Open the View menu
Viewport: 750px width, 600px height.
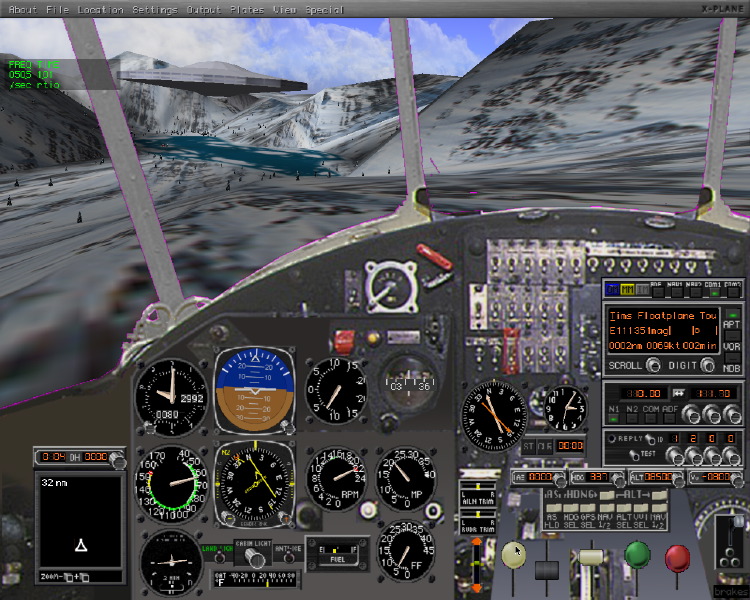click(285, 9)
